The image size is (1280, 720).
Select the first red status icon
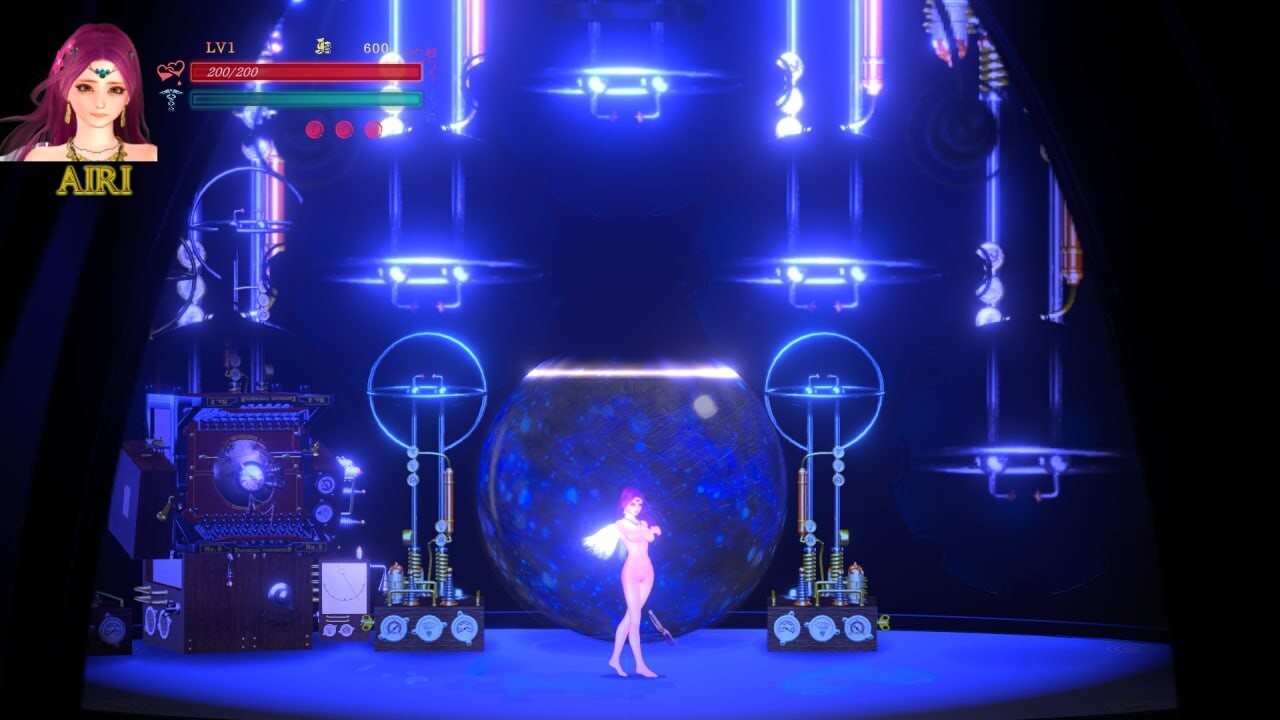click(314, 128)
